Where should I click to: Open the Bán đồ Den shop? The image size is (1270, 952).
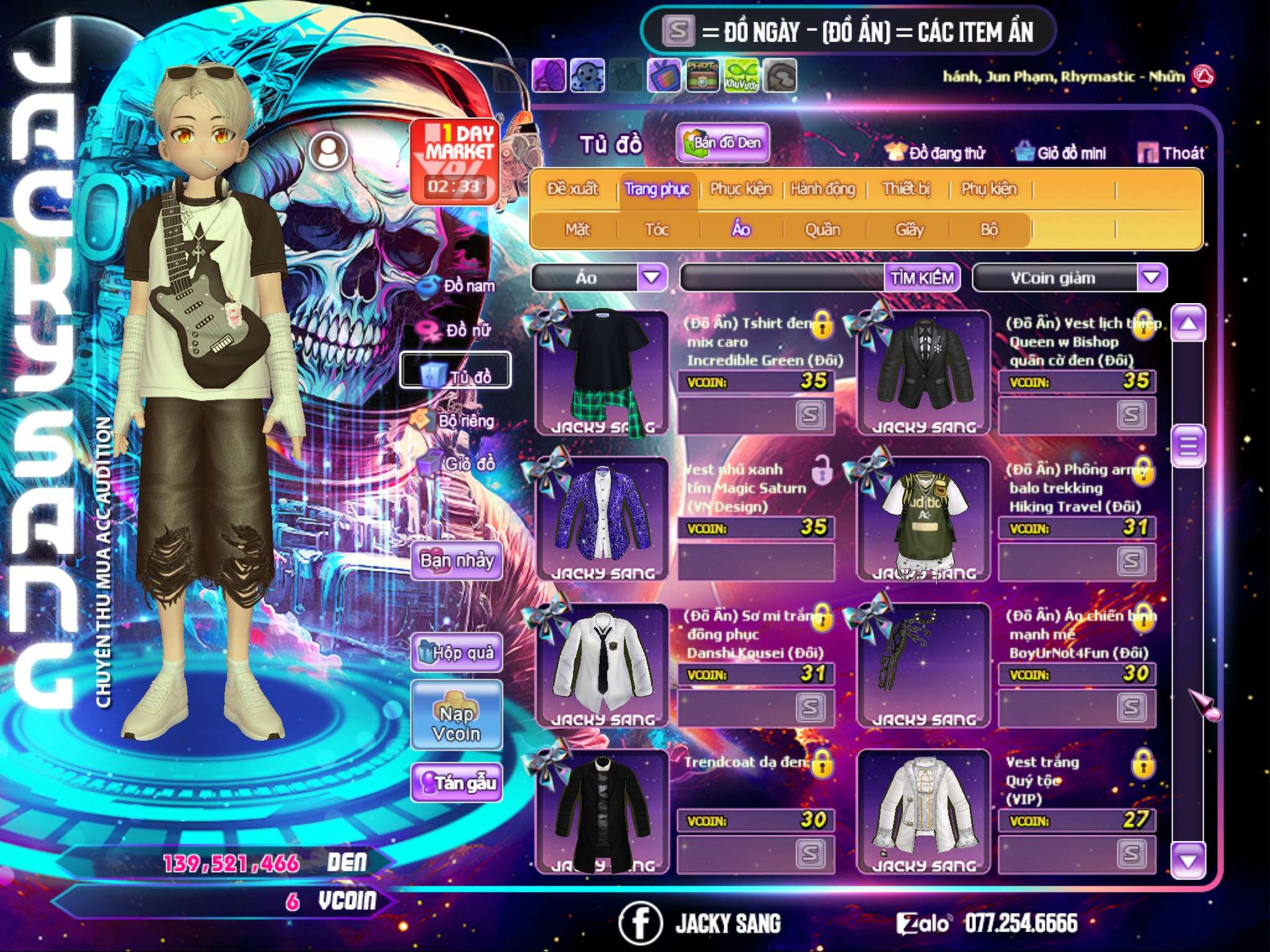[722, 143]
